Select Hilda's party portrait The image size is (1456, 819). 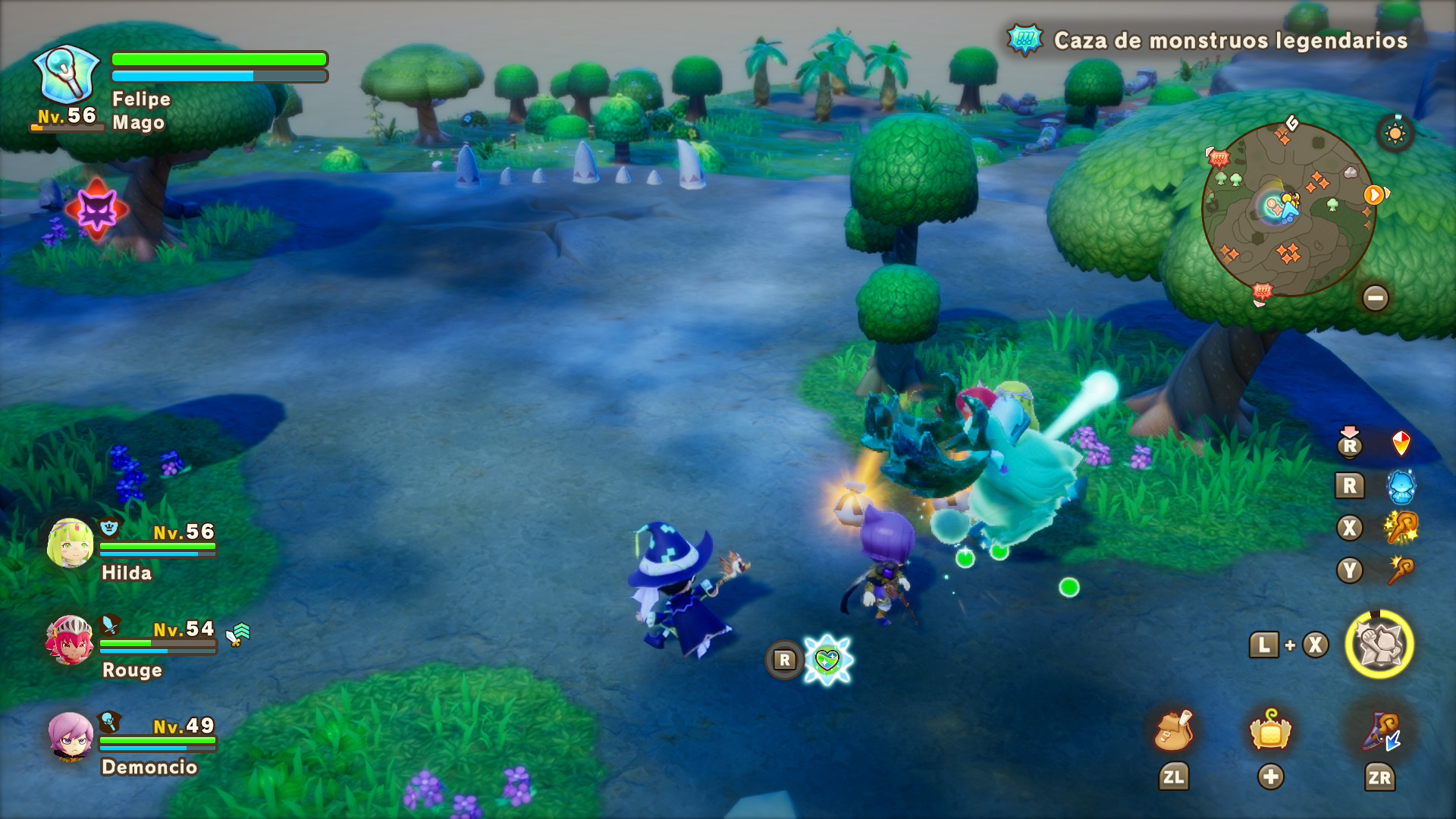pyautogui.click(x=70, y=543)
